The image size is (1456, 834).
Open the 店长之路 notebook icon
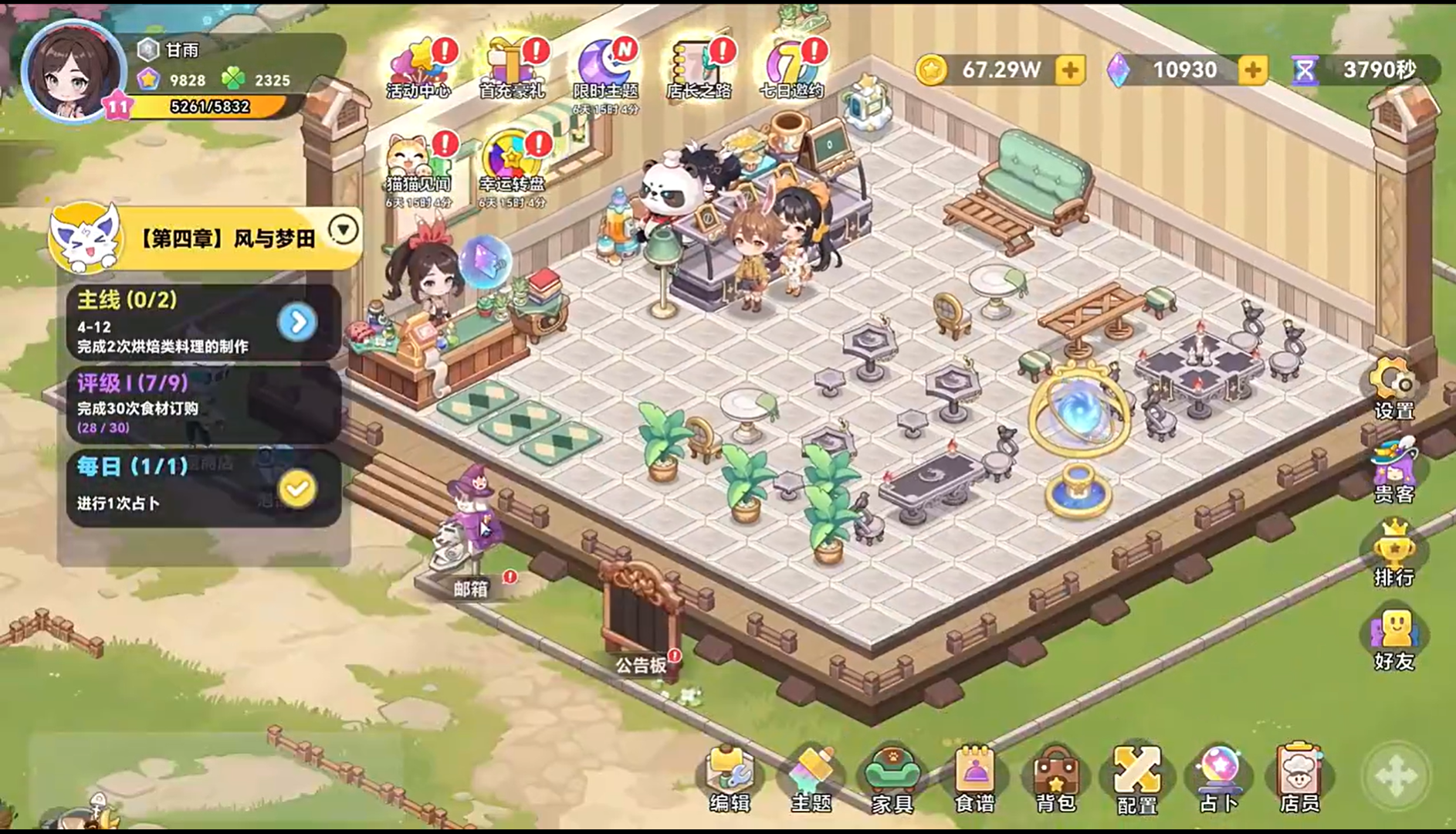point(699,68)
